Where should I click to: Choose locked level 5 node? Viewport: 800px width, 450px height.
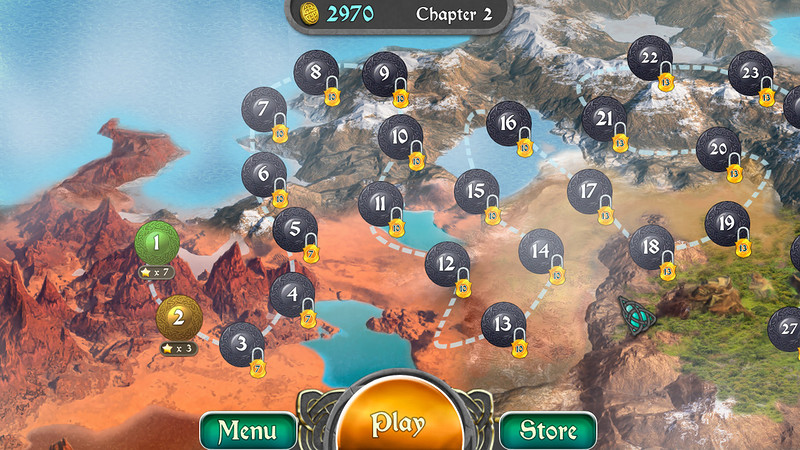point(295,229)
